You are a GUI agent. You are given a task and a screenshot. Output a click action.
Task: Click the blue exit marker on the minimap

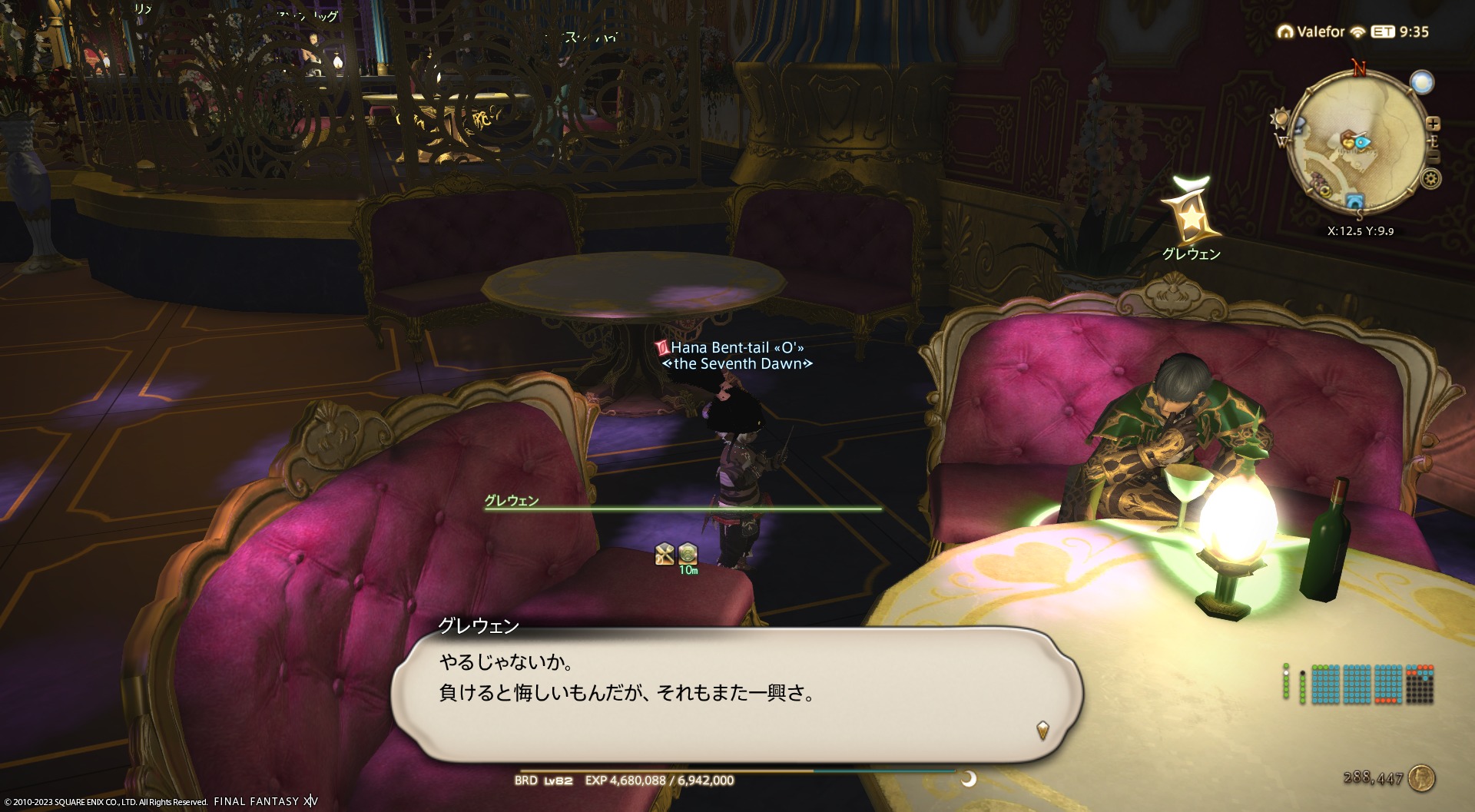click(x=1354, y=201)
